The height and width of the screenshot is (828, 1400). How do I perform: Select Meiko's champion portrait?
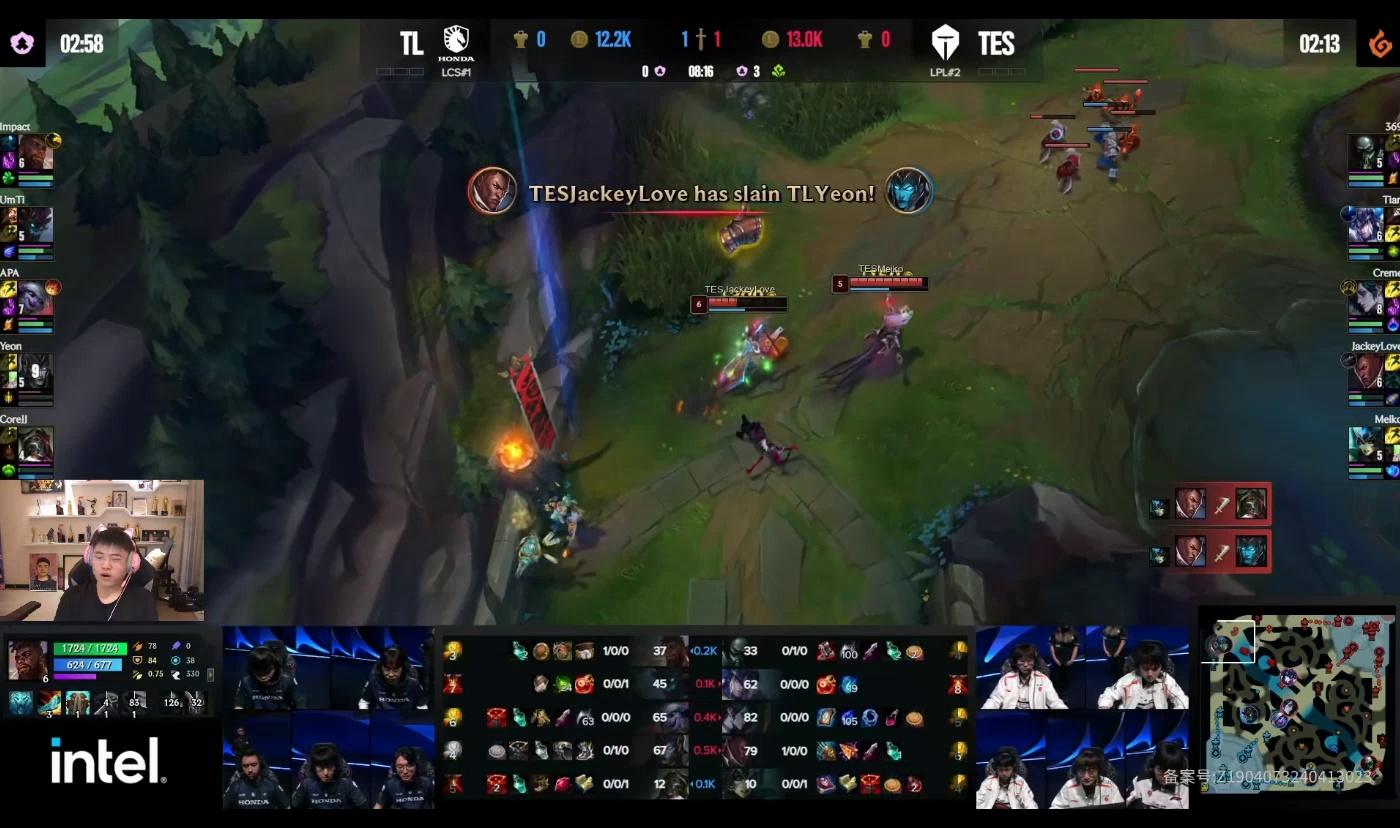(x=1366, y=445)
